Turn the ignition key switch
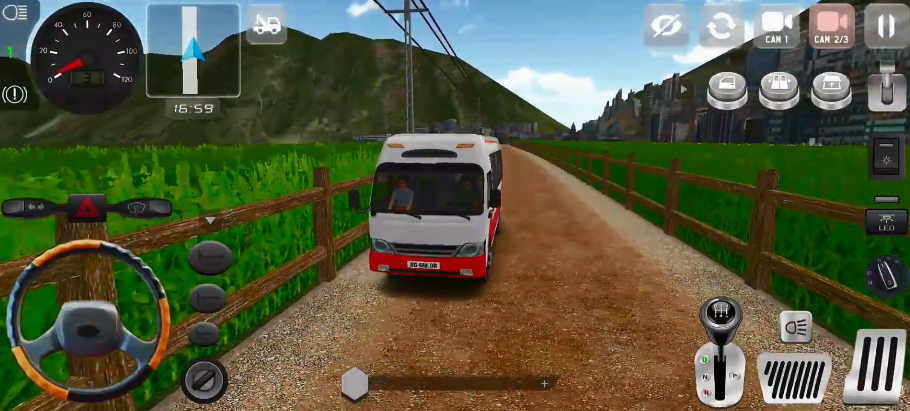 [x=204, y=379]
